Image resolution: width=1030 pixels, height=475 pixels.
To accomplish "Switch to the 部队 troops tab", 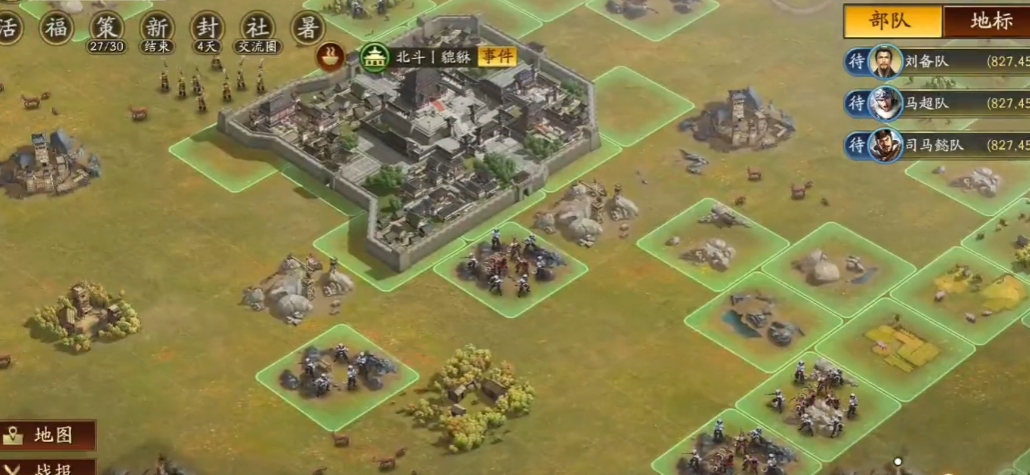I will pyautogui.click(x=893, y=22).
